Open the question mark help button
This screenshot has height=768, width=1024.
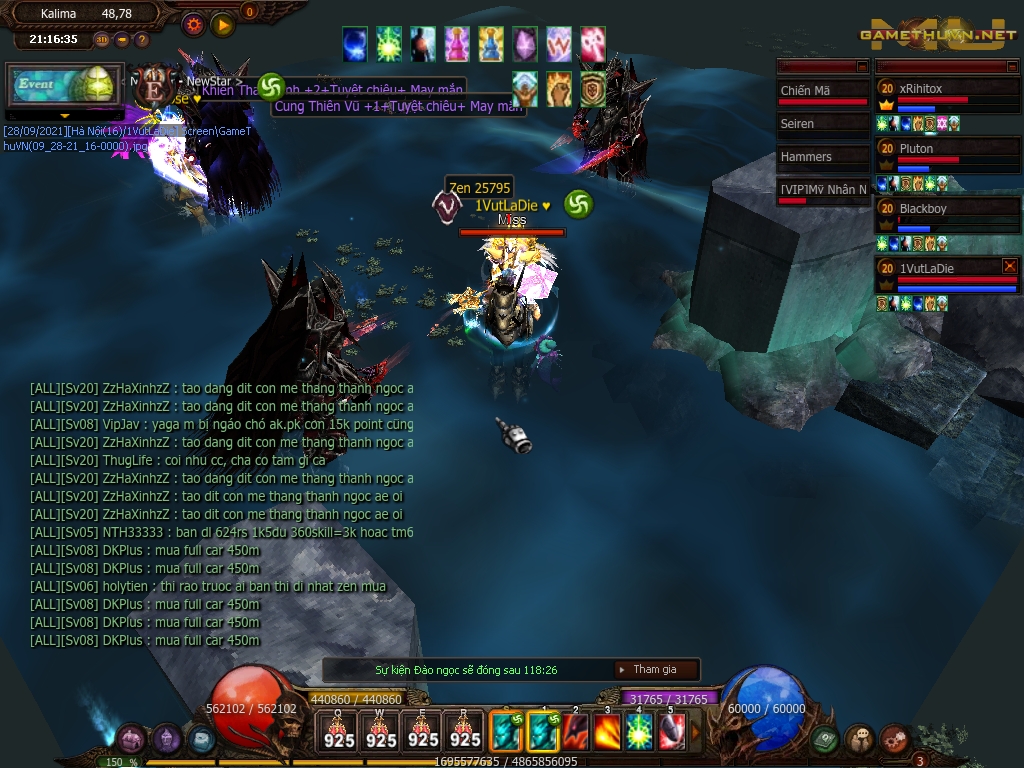click(141, 40)
